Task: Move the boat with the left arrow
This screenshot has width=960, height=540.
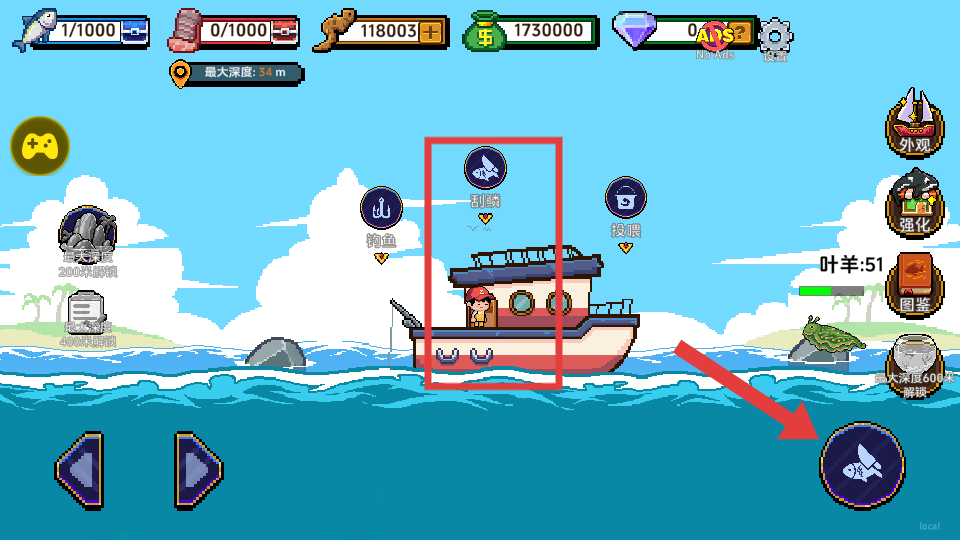Action: [x=80, y=467]
